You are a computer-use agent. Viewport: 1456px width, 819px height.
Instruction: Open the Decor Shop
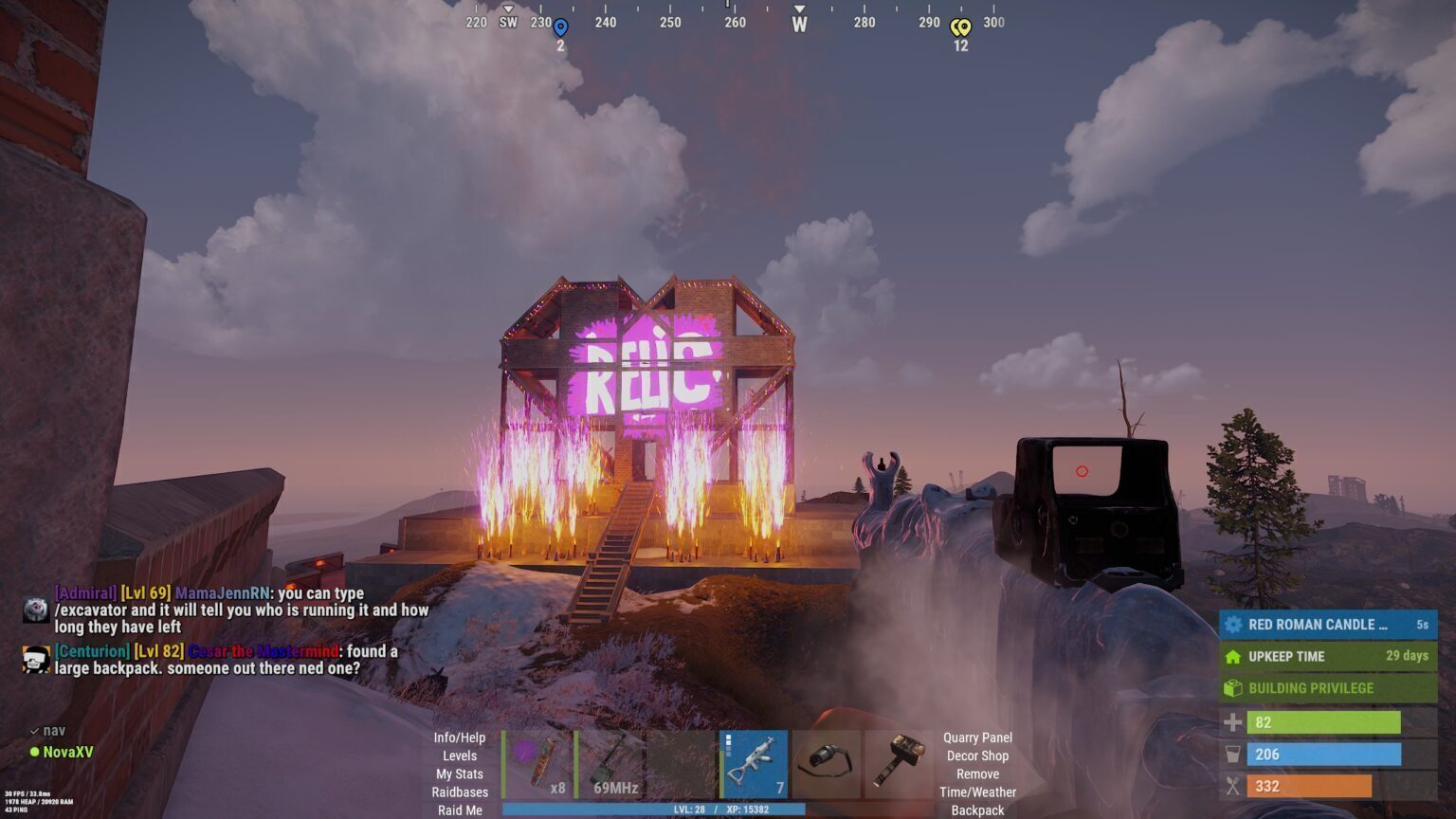coord(977,755)
